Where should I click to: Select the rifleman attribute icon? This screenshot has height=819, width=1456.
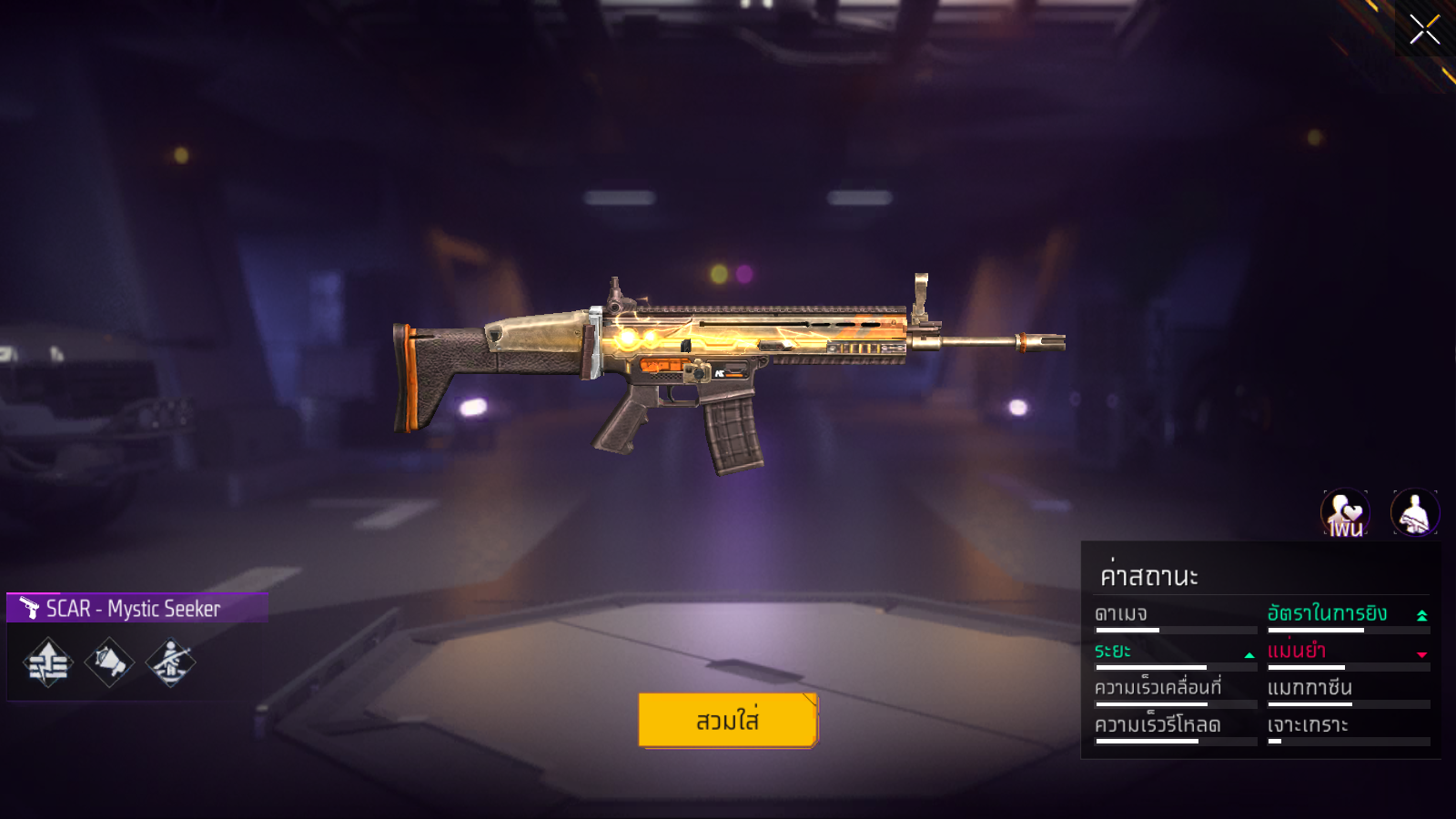tap(171, 662)
